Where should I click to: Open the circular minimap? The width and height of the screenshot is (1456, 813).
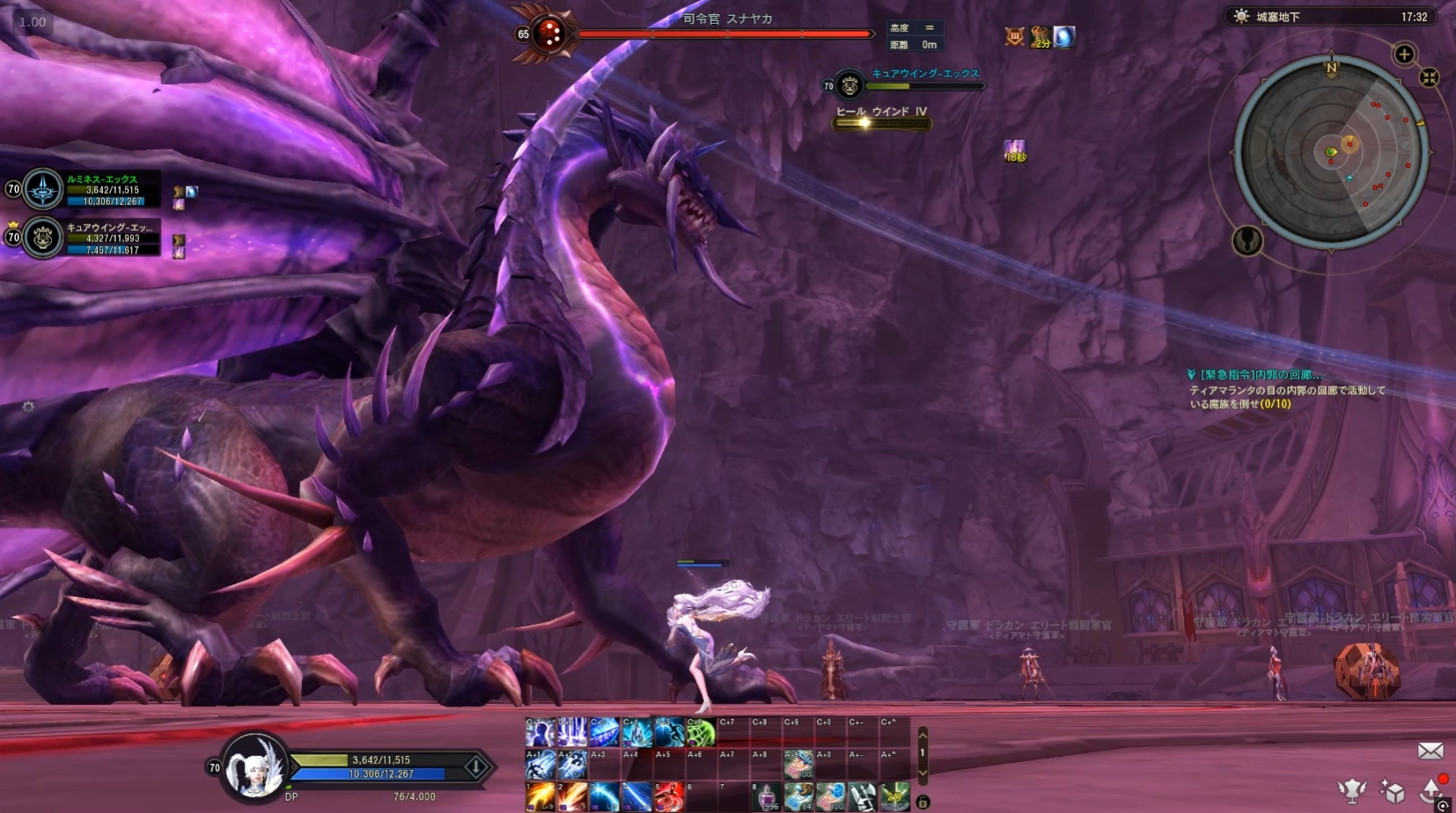(1330, 151)
